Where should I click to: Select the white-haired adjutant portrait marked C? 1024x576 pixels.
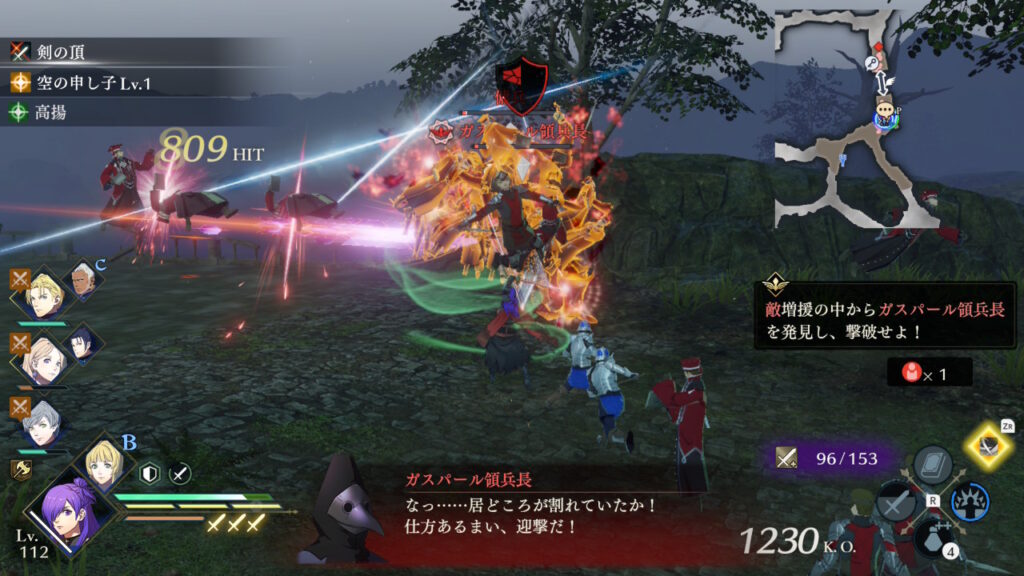coord(84,281)
